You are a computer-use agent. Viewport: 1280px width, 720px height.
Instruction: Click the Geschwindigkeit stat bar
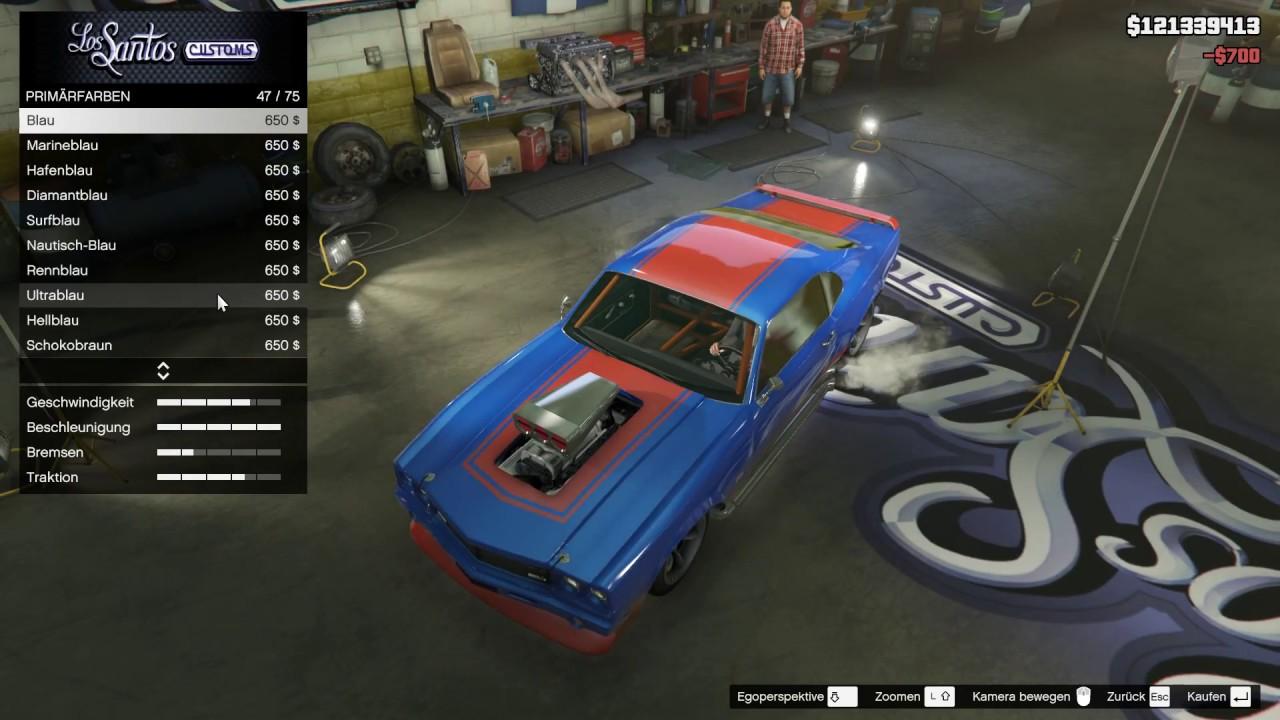coord(218,402)
